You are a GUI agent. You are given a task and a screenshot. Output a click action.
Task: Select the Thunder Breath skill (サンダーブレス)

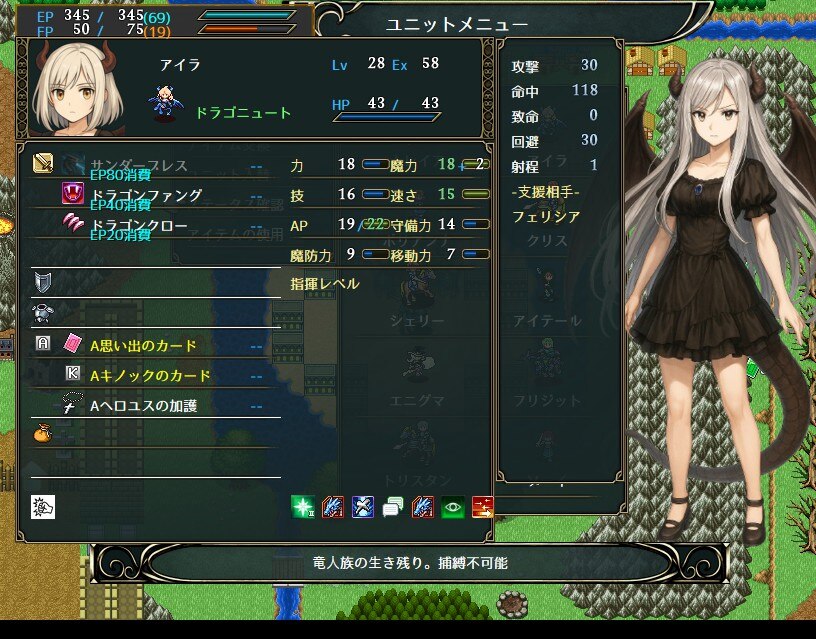138,165
